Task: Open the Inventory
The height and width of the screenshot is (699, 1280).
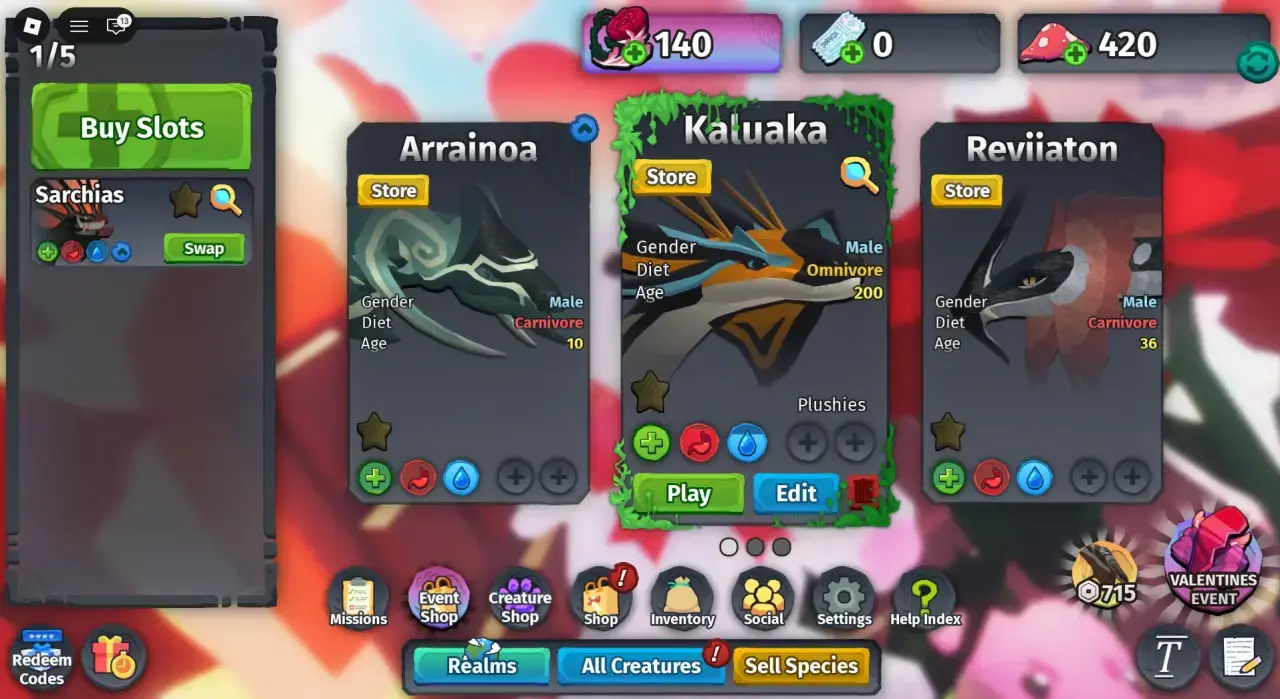Action: coord(682,599)
